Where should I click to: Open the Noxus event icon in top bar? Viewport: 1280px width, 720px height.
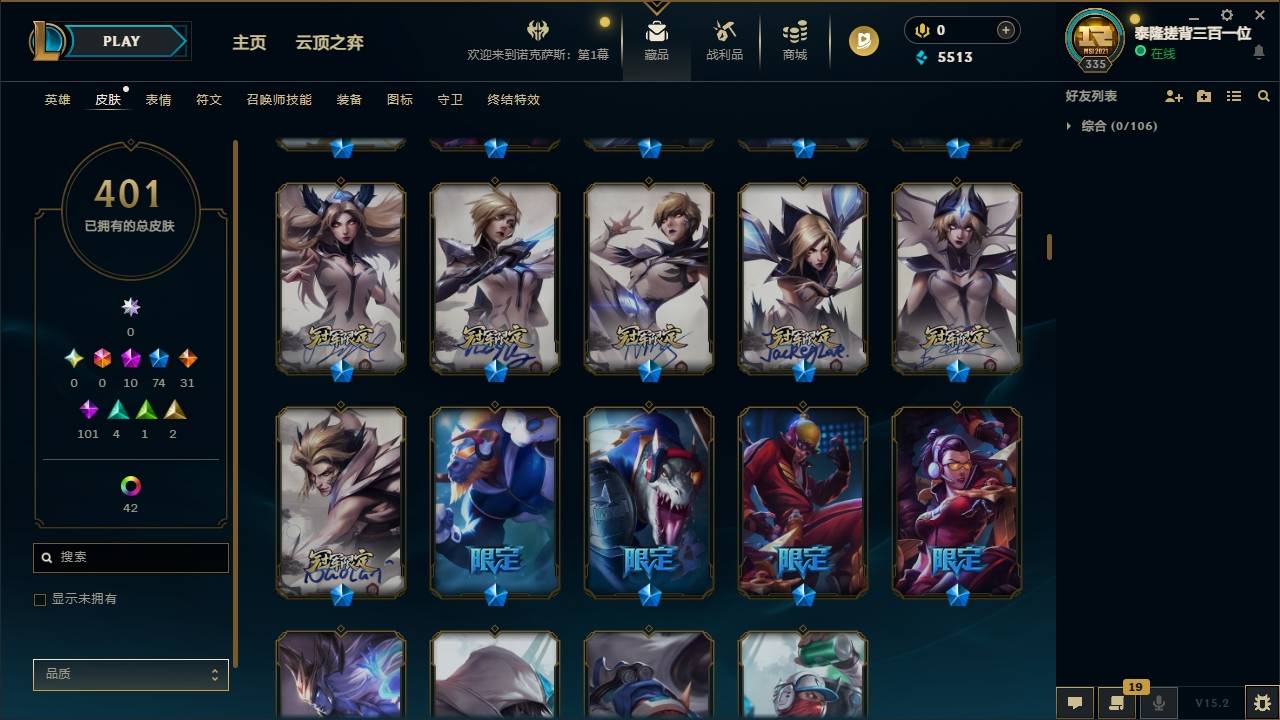click(x=537, y=30)
